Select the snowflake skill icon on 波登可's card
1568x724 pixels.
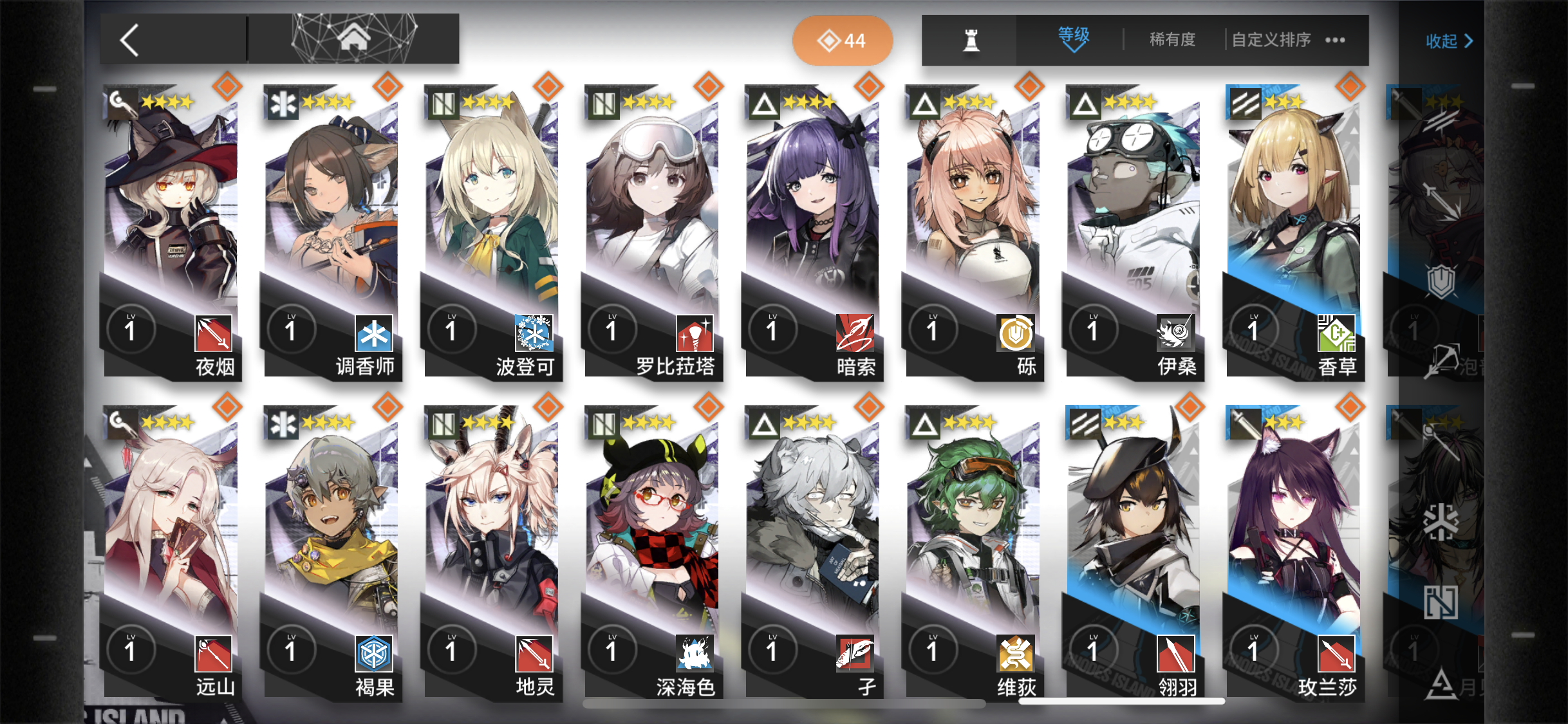click(533, 332)
